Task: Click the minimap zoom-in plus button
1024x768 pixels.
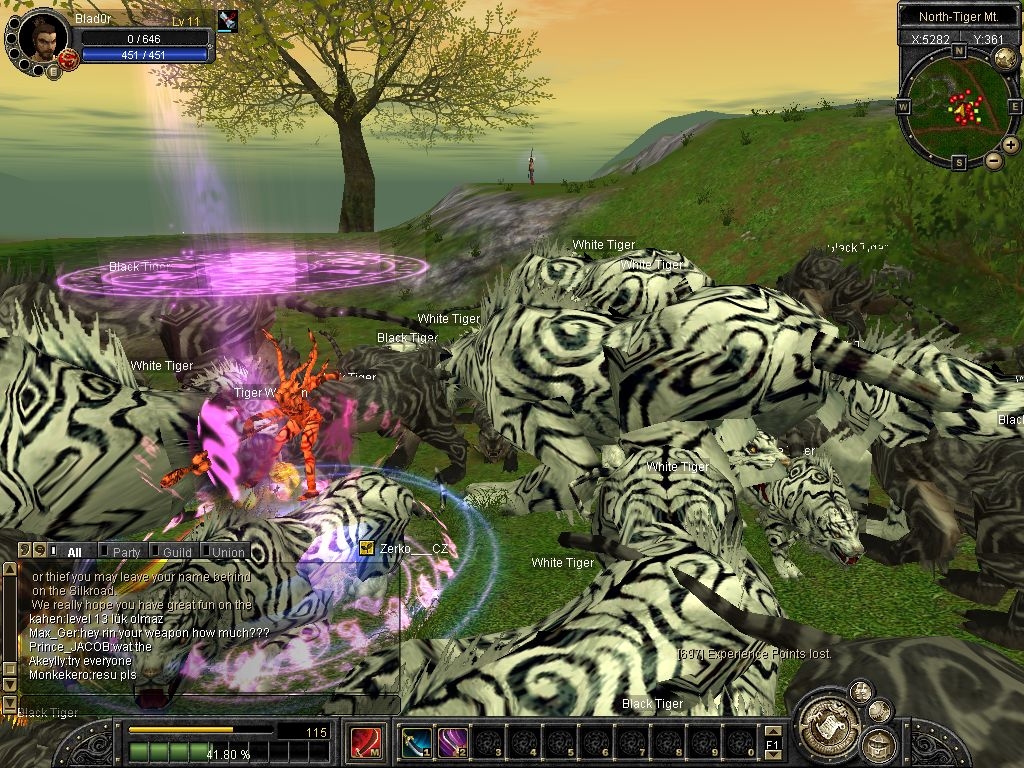Action: (1011, 145)
